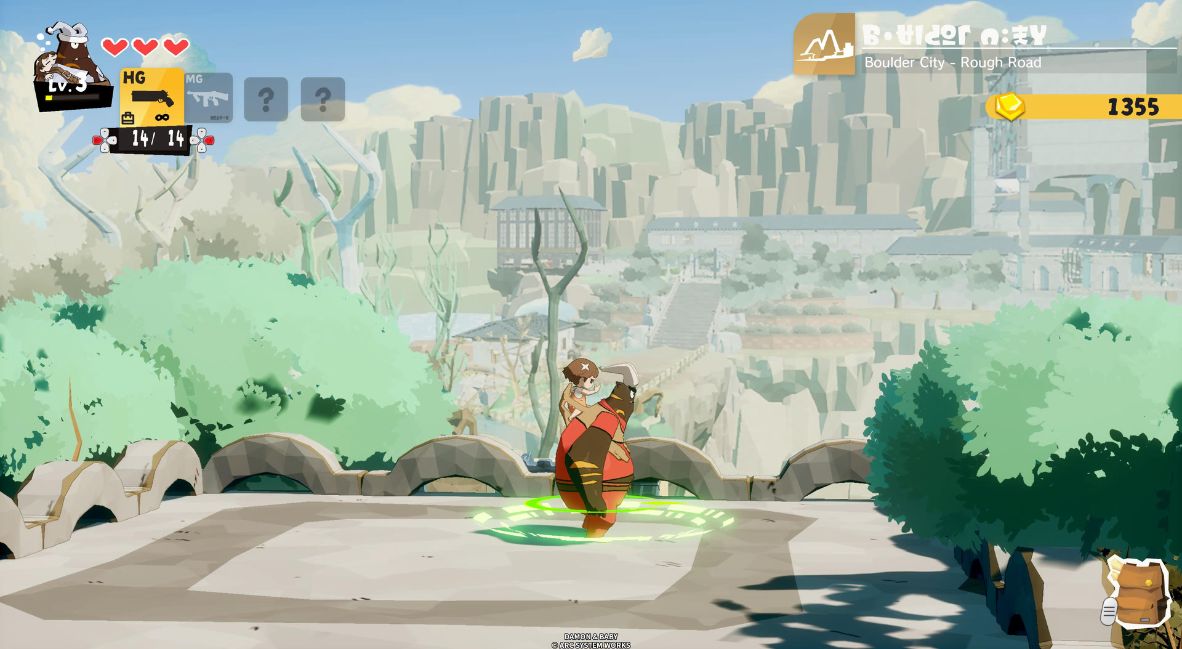This screenshot has height=649, width=1182.
Task: Switch to the MG machine gun slot
Action: tap(208, 98)
